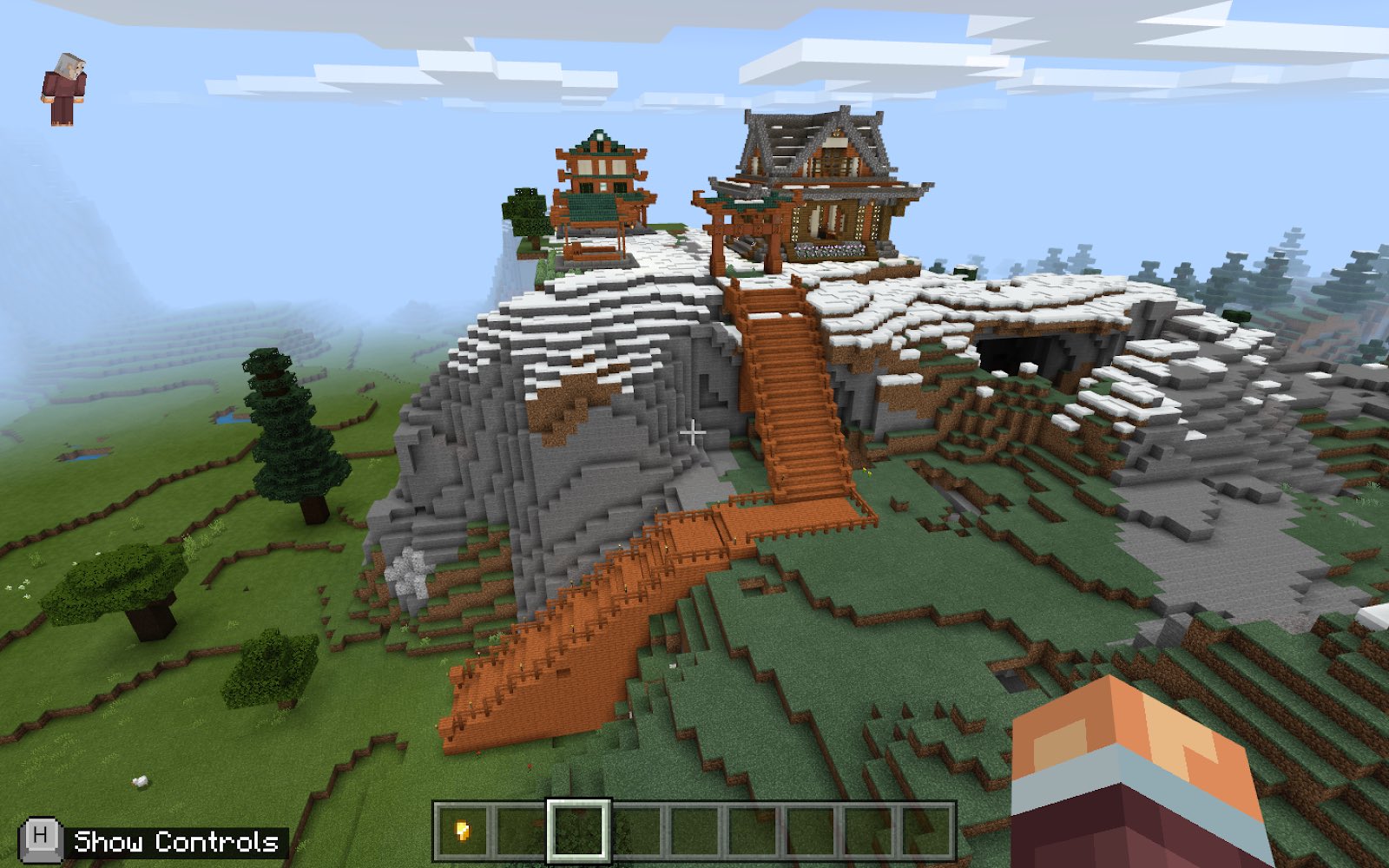
Task: Click the H key icon
Action: point(40,840)
